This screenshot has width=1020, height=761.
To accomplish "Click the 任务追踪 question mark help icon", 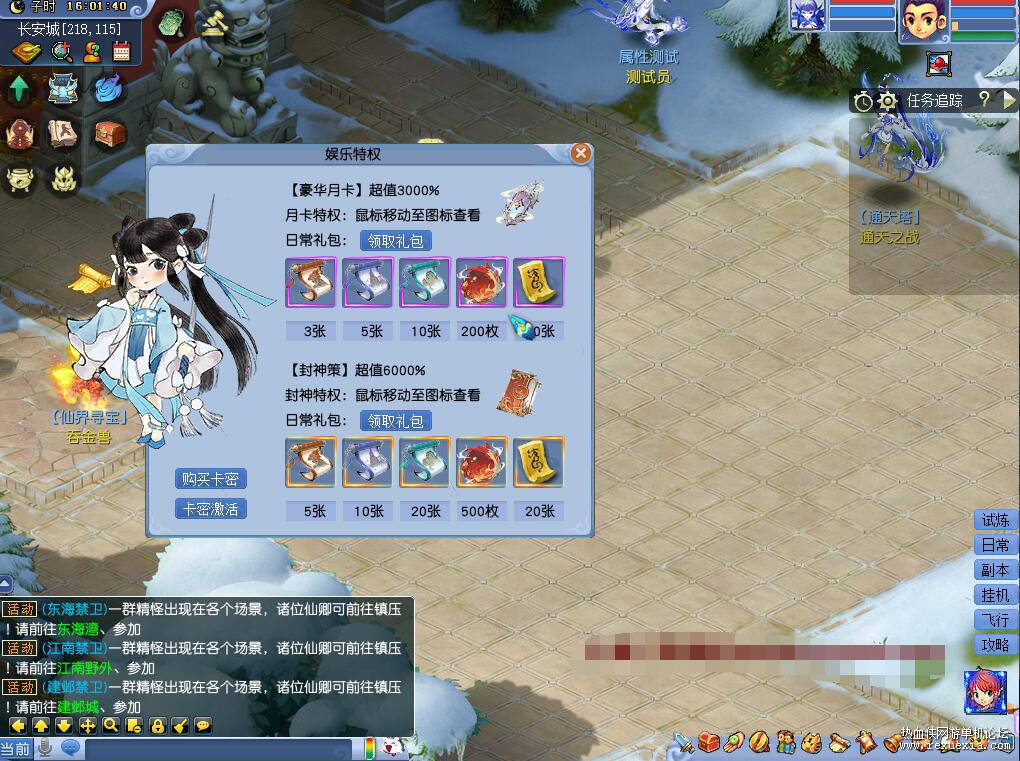I will 984,99.
